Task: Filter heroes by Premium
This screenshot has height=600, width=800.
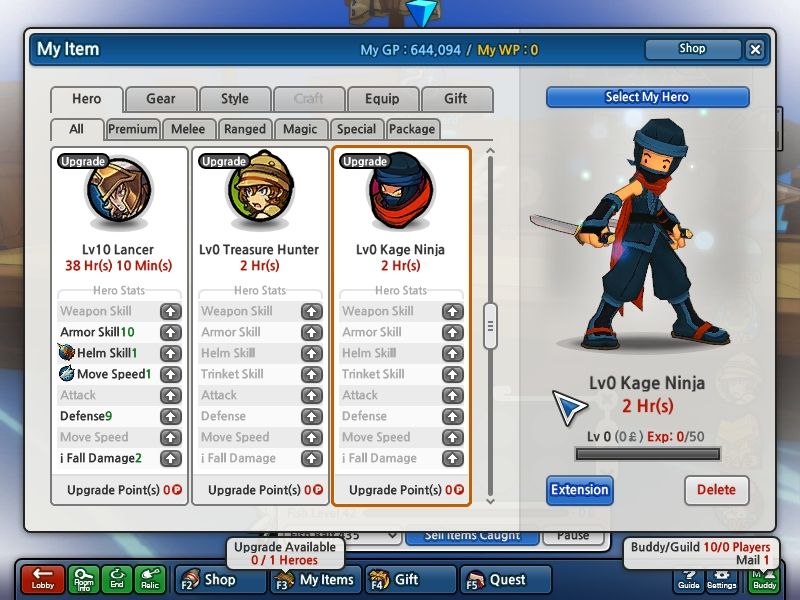Action: point(133,129)
